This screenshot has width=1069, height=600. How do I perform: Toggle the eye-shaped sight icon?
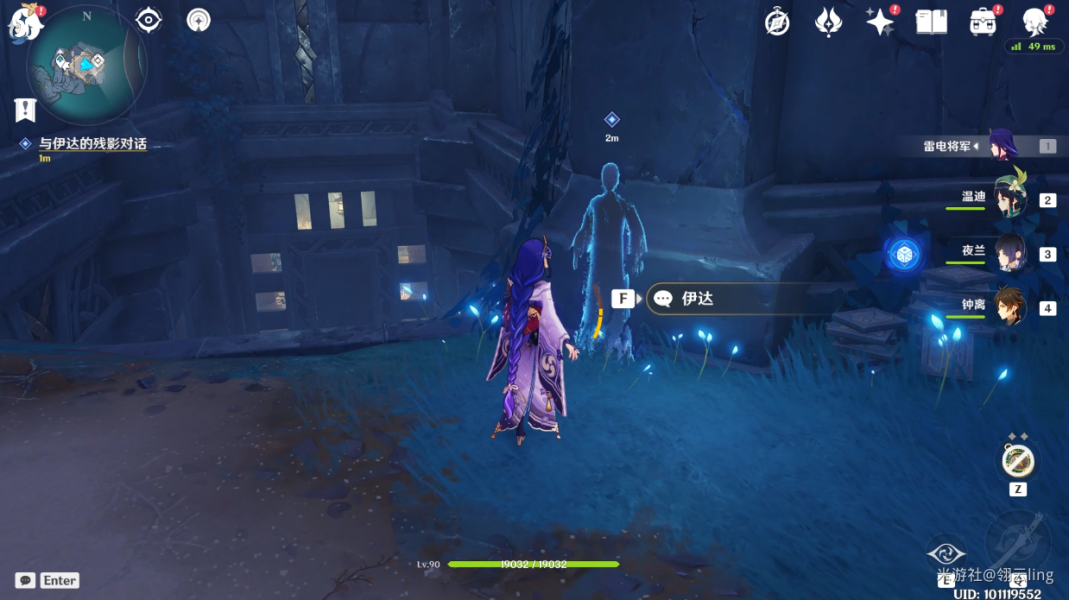click(149, 19)
